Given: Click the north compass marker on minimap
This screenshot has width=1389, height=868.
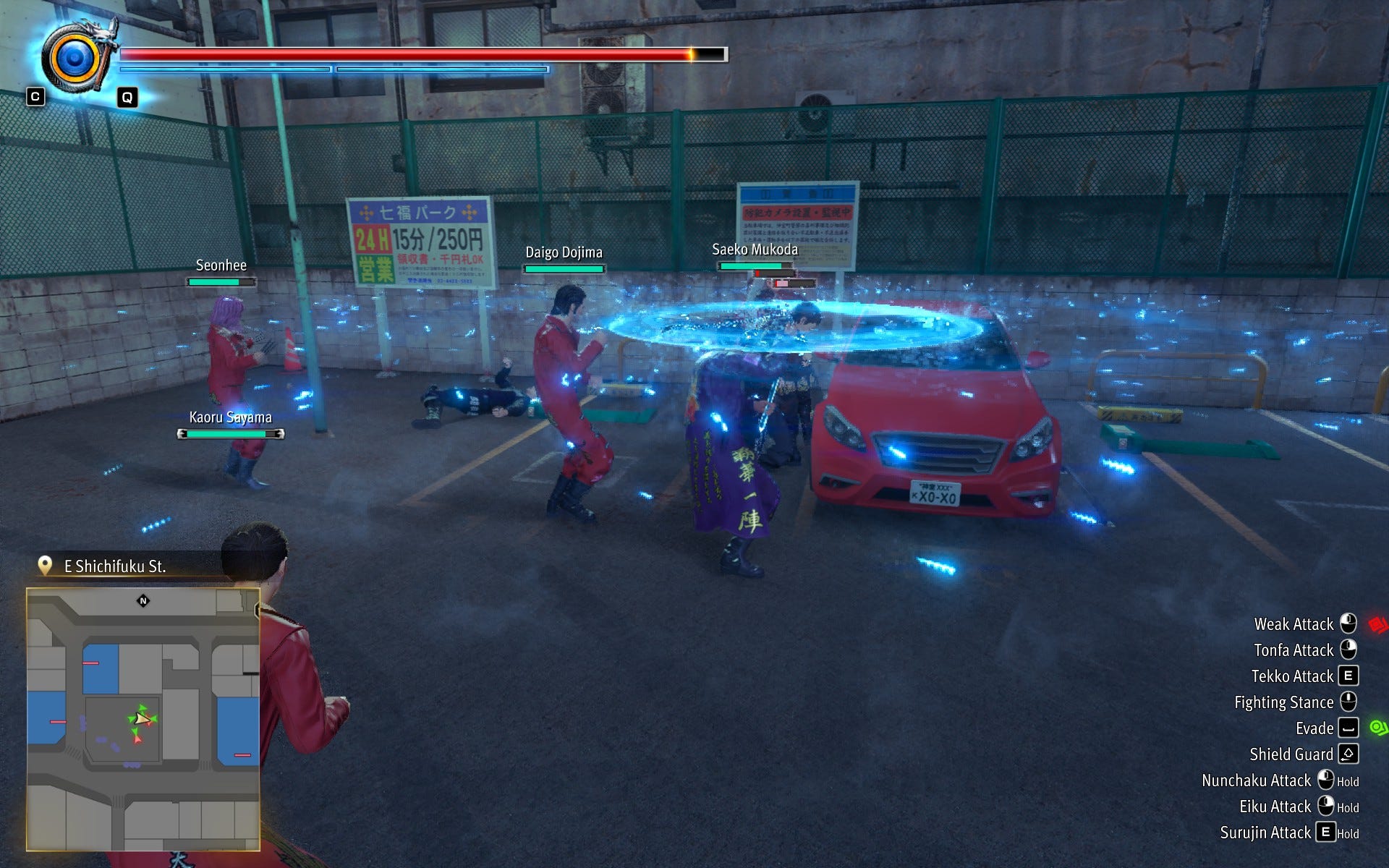Looking at the screenshot, I should pos(143,600).
